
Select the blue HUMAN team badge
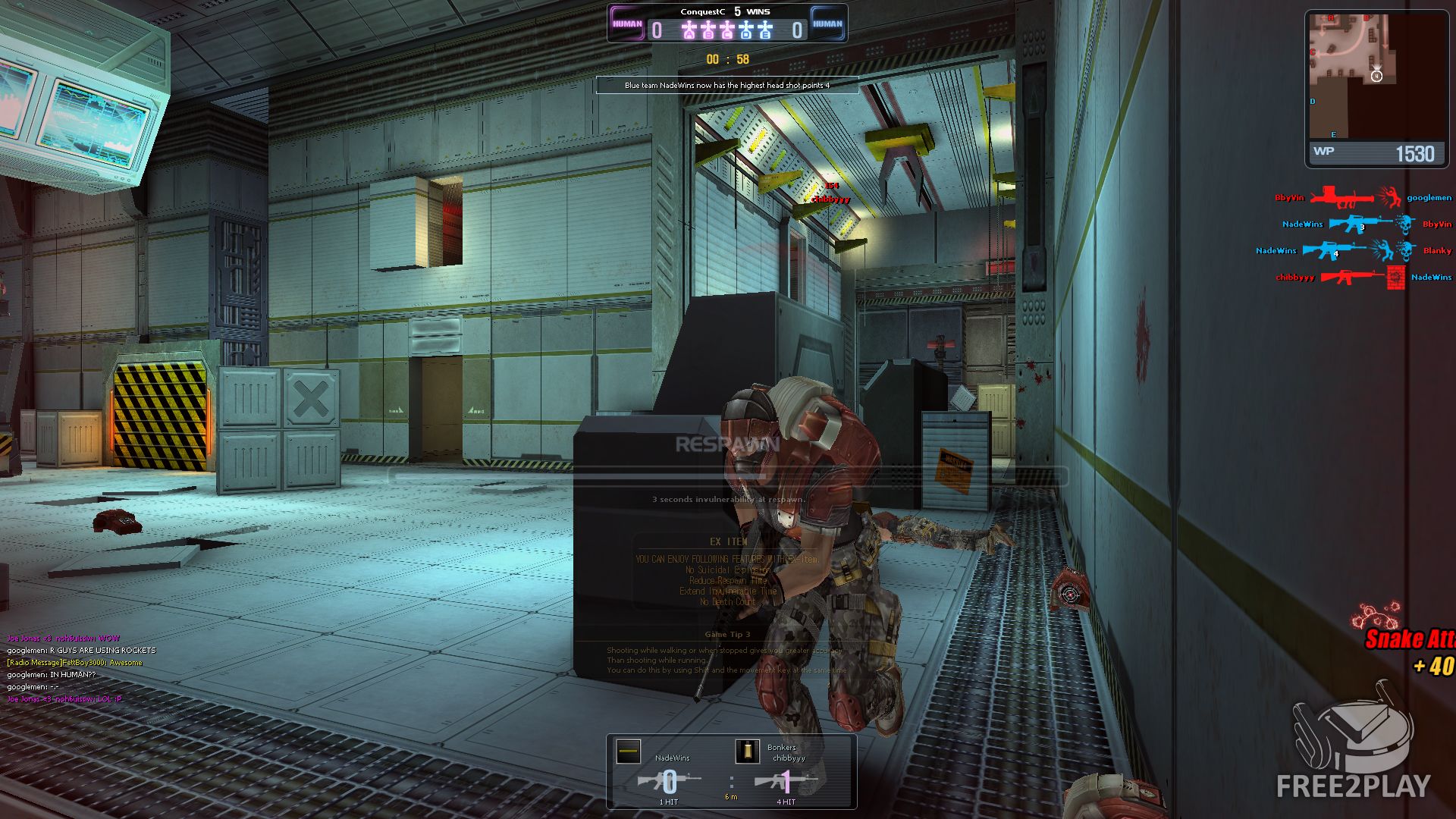click(827, 24)
